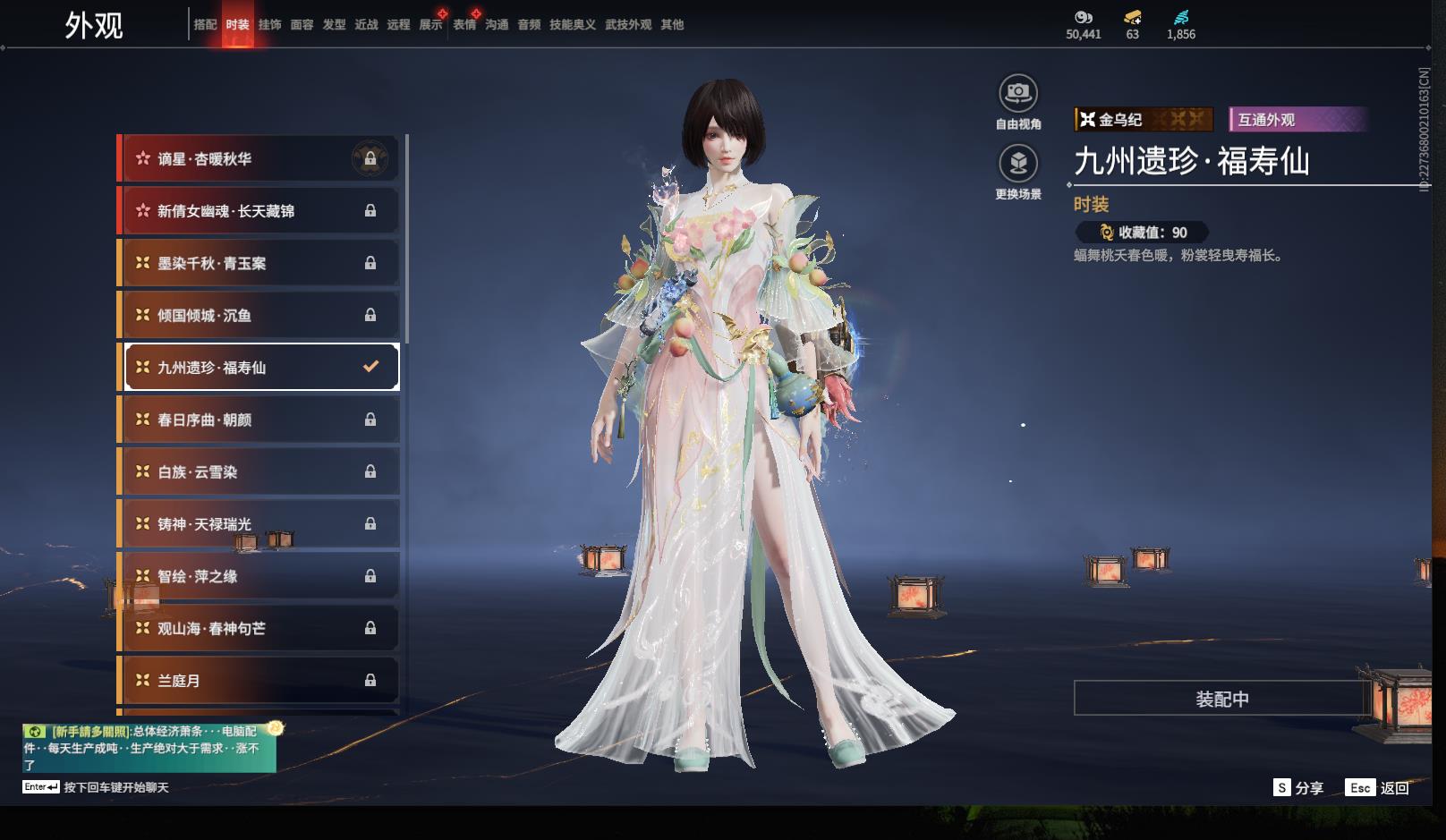
Task: Open the 挂饰 tab
Action: tap(269, 25)
